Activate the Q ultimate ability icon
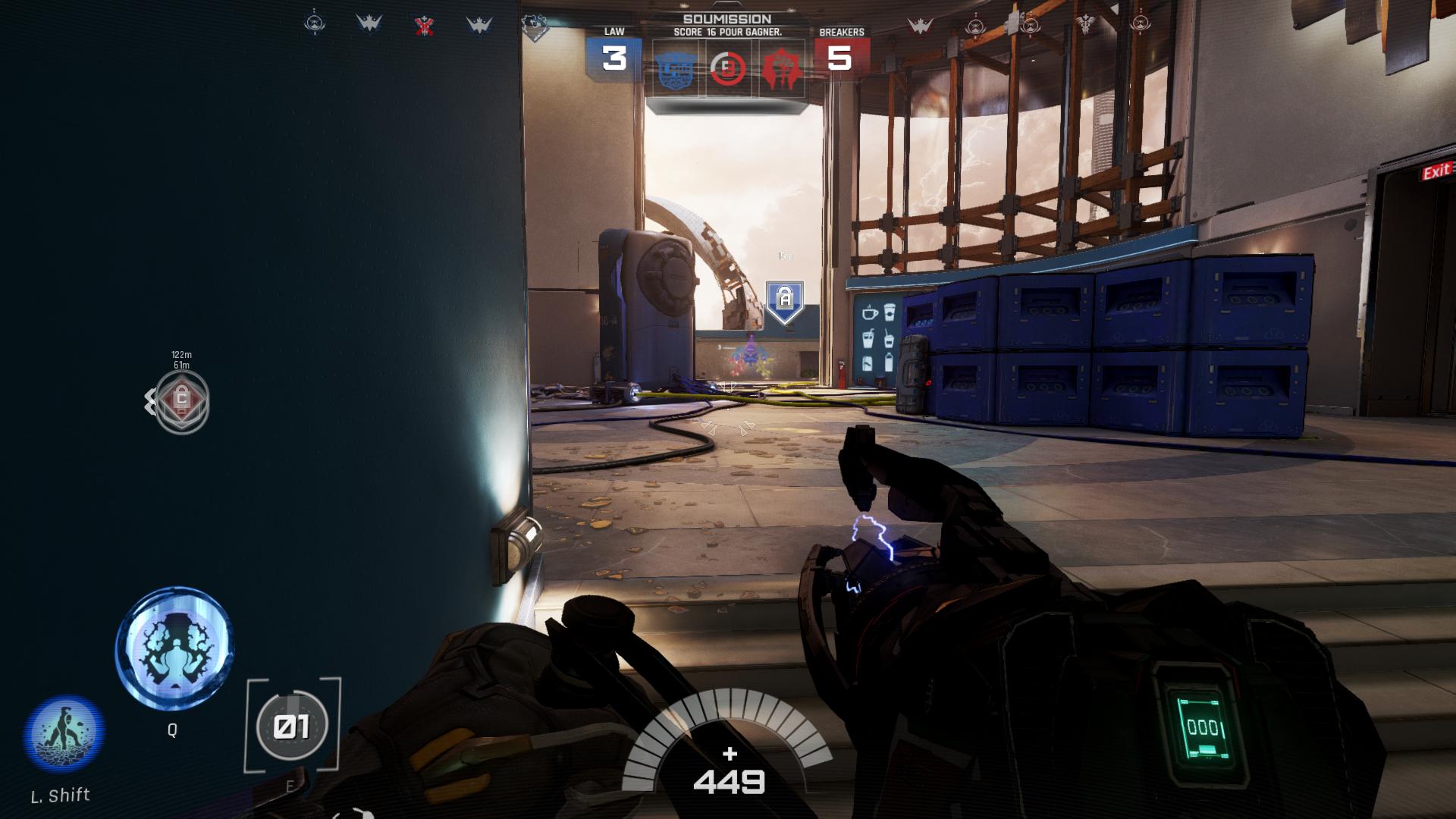Viewport: 1456px width, 819px height. [174, 651]
